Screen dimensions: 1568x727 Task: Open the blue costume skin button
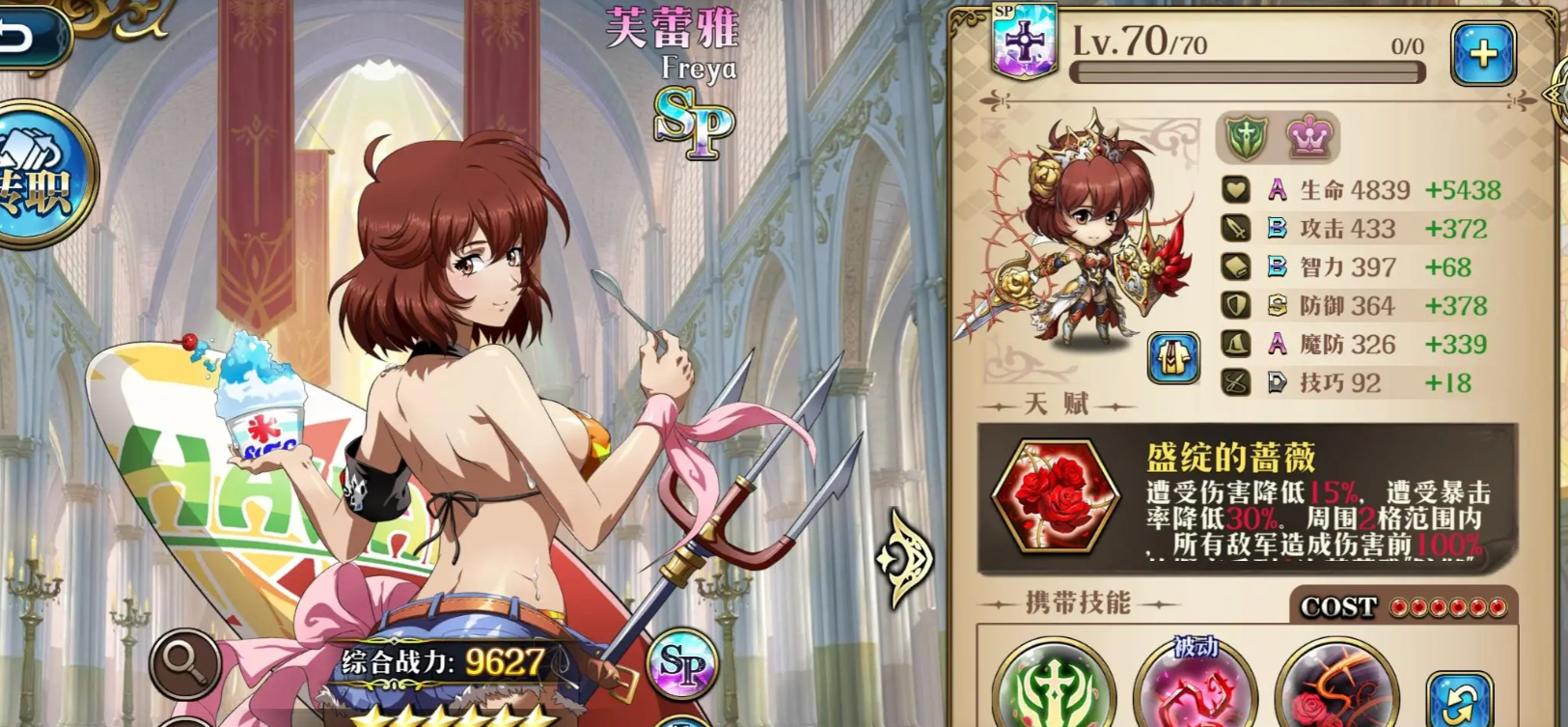click(1173, 358)
